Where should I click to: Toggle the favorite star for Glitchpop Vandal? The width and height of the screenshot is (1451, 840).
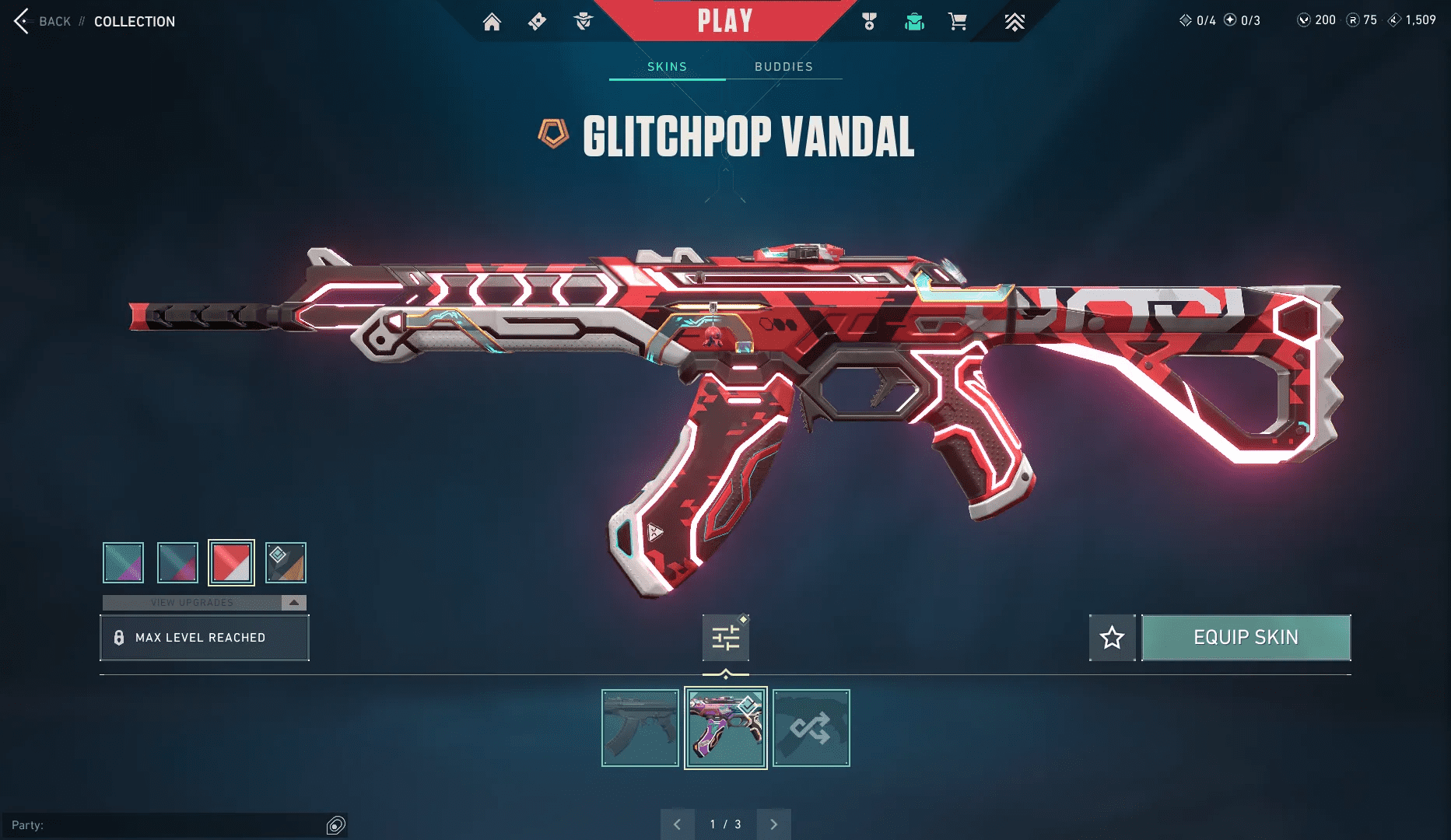click(1112, 637)
